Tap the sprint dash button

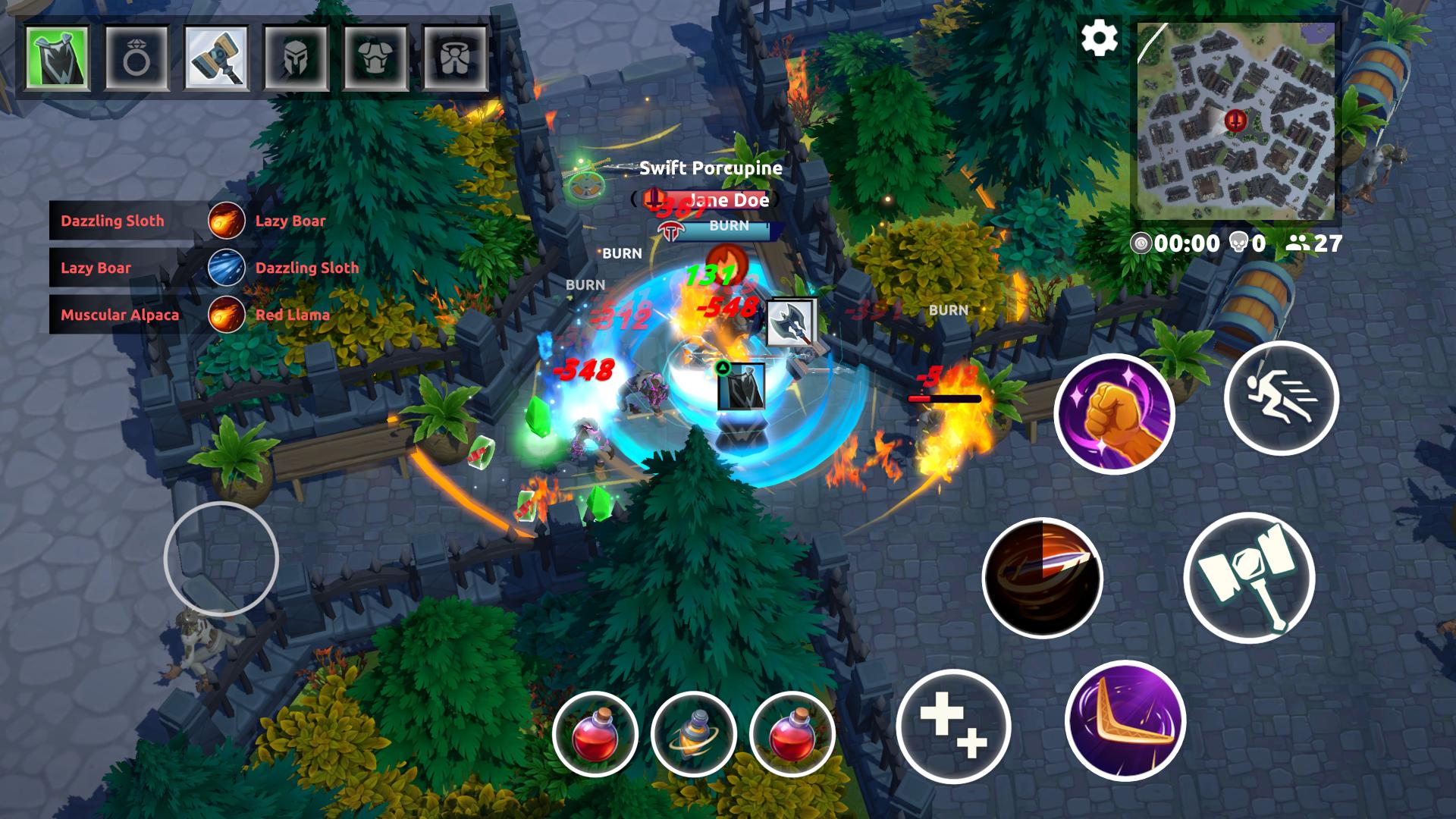click(x=1281, y=398)
